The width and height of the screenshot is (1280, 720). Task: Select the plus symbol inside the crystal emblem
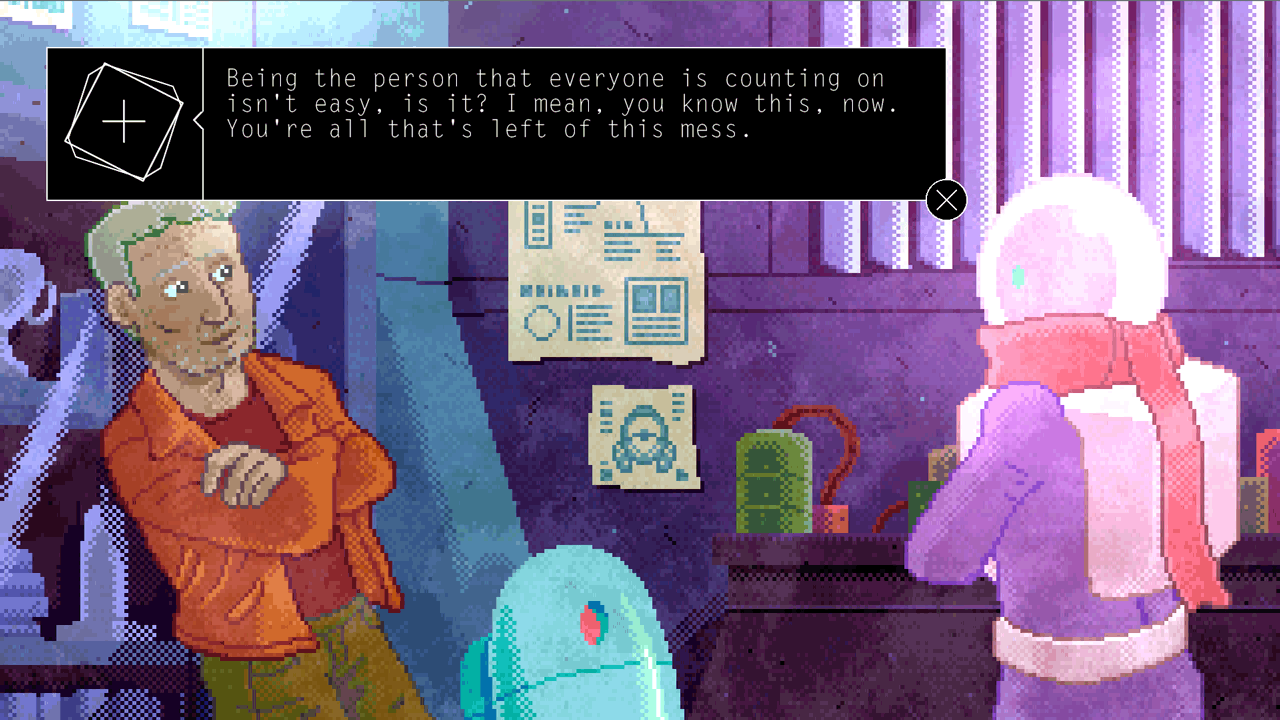coord(122,121)
